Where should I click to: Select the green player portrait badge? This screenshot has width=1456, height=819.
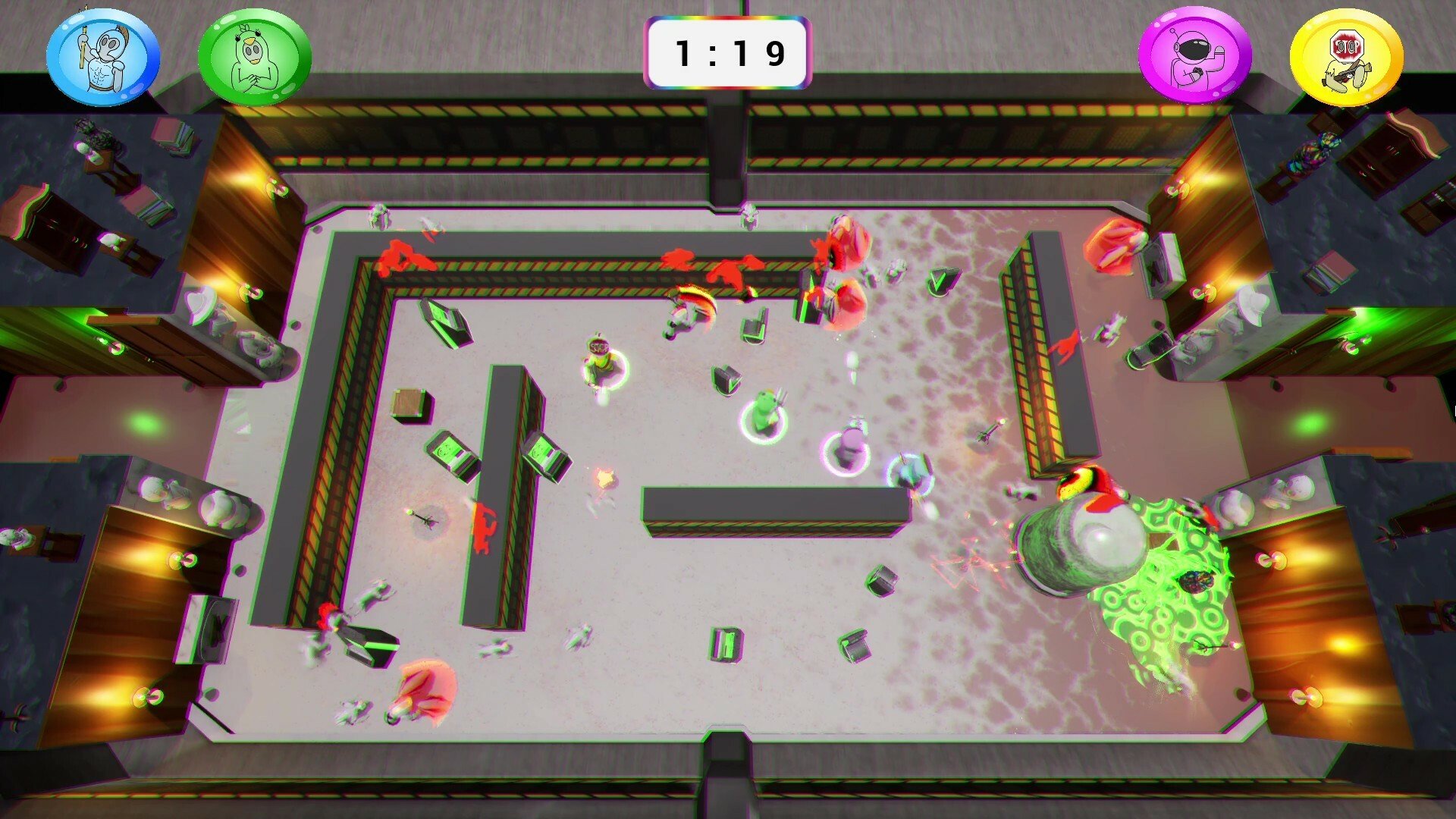point(254,57)
